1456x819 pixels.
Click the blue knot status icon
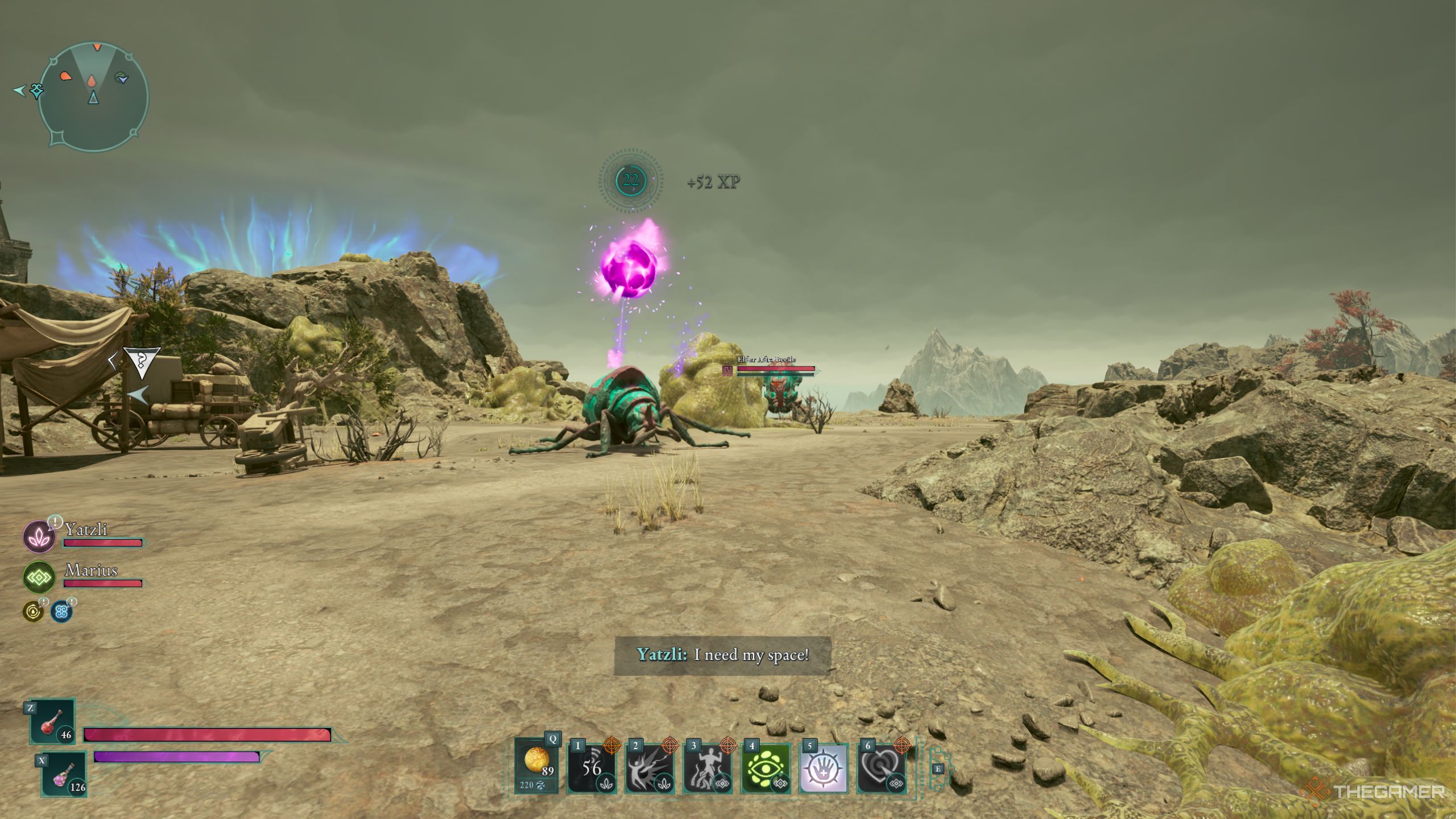tap(61, 612)
